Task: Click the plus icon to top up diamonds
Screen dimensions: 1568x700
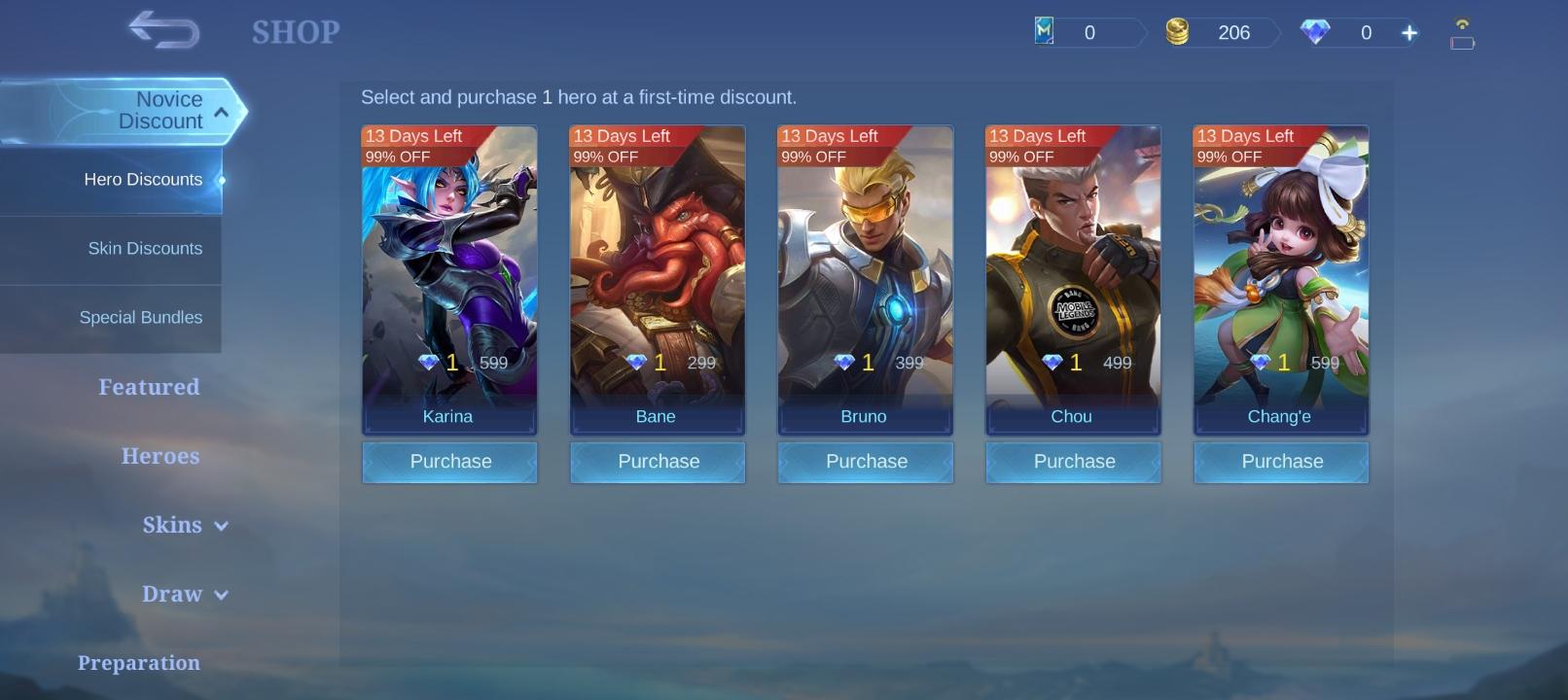Action: point(1408,32)
